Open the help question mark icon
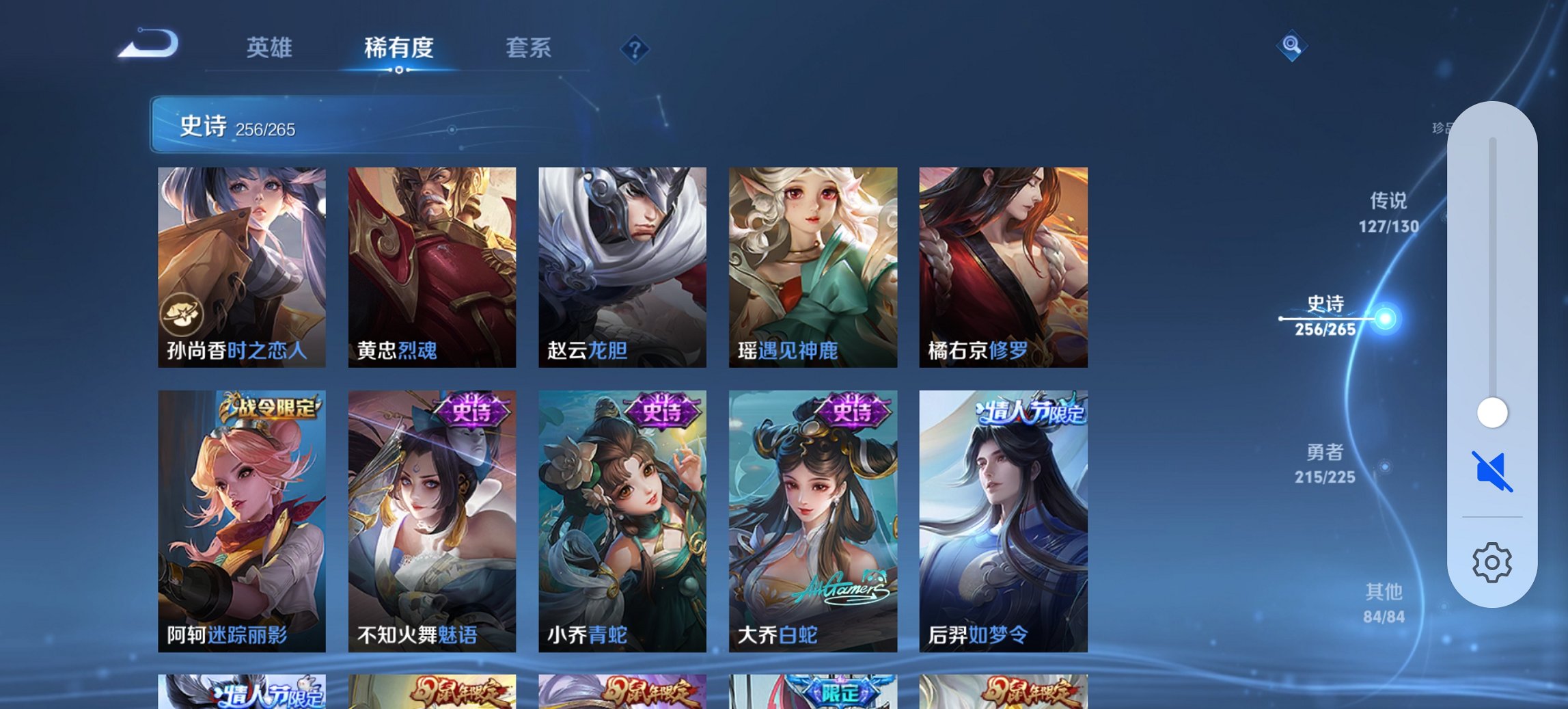This screenshot has width=1568, height=709. pyautogui.click(x=635, y=48)
